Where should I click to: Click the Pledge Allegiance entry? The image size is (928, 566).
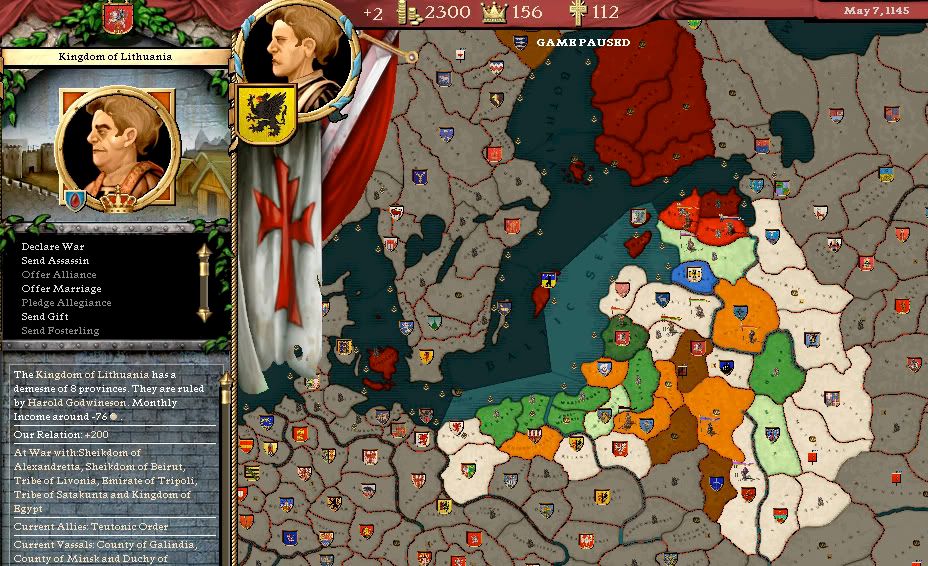66,302
